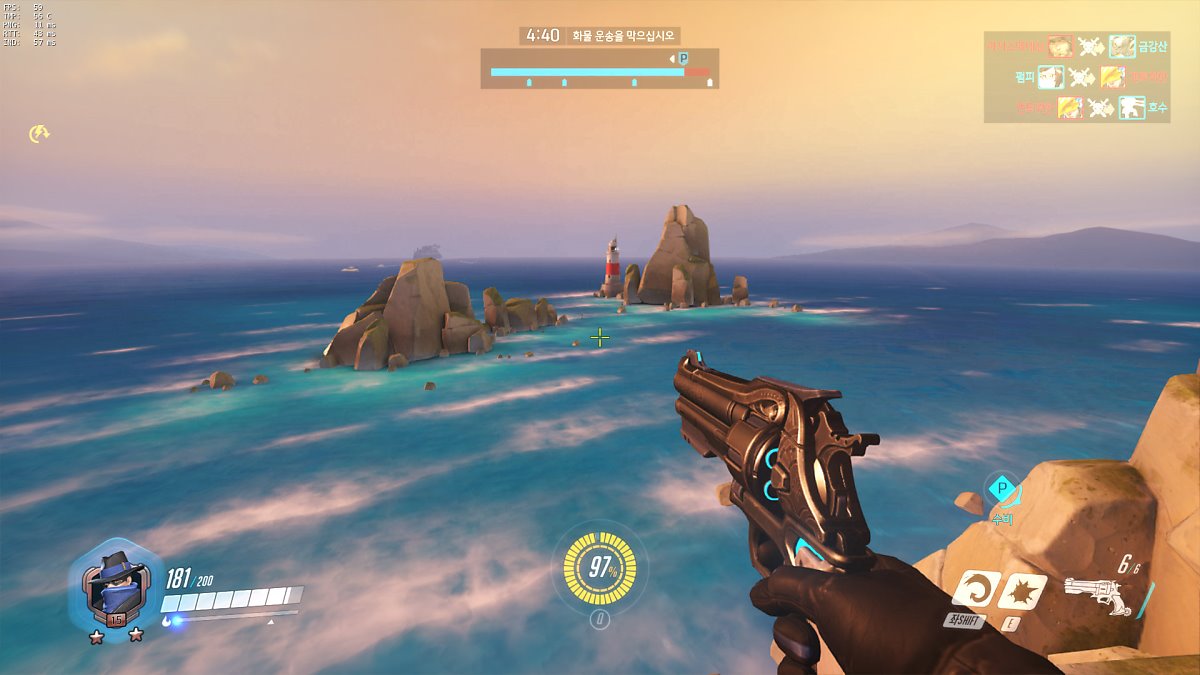Use the Flashbang ability icon

pos(1022,591)
